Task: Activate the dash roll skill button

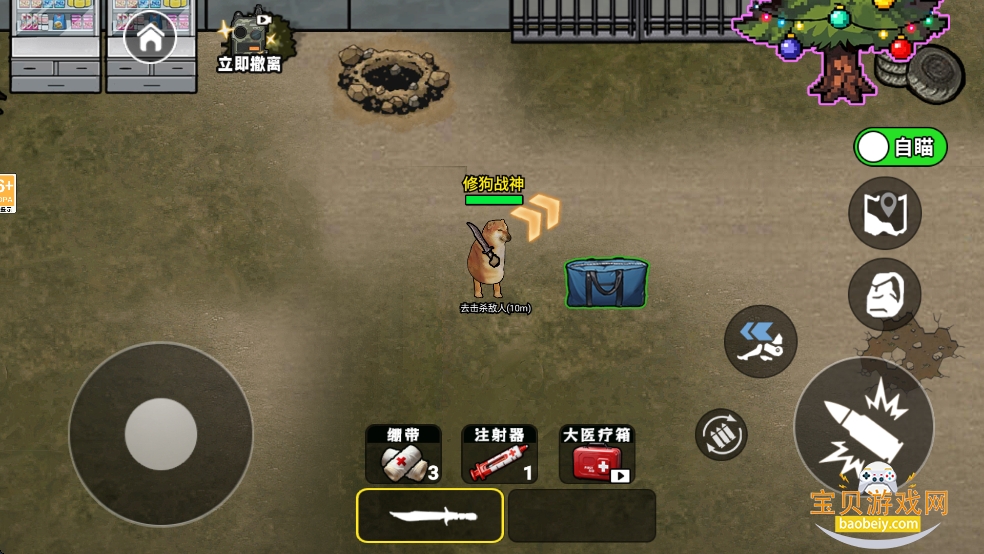Action: (x=761, y=341)
